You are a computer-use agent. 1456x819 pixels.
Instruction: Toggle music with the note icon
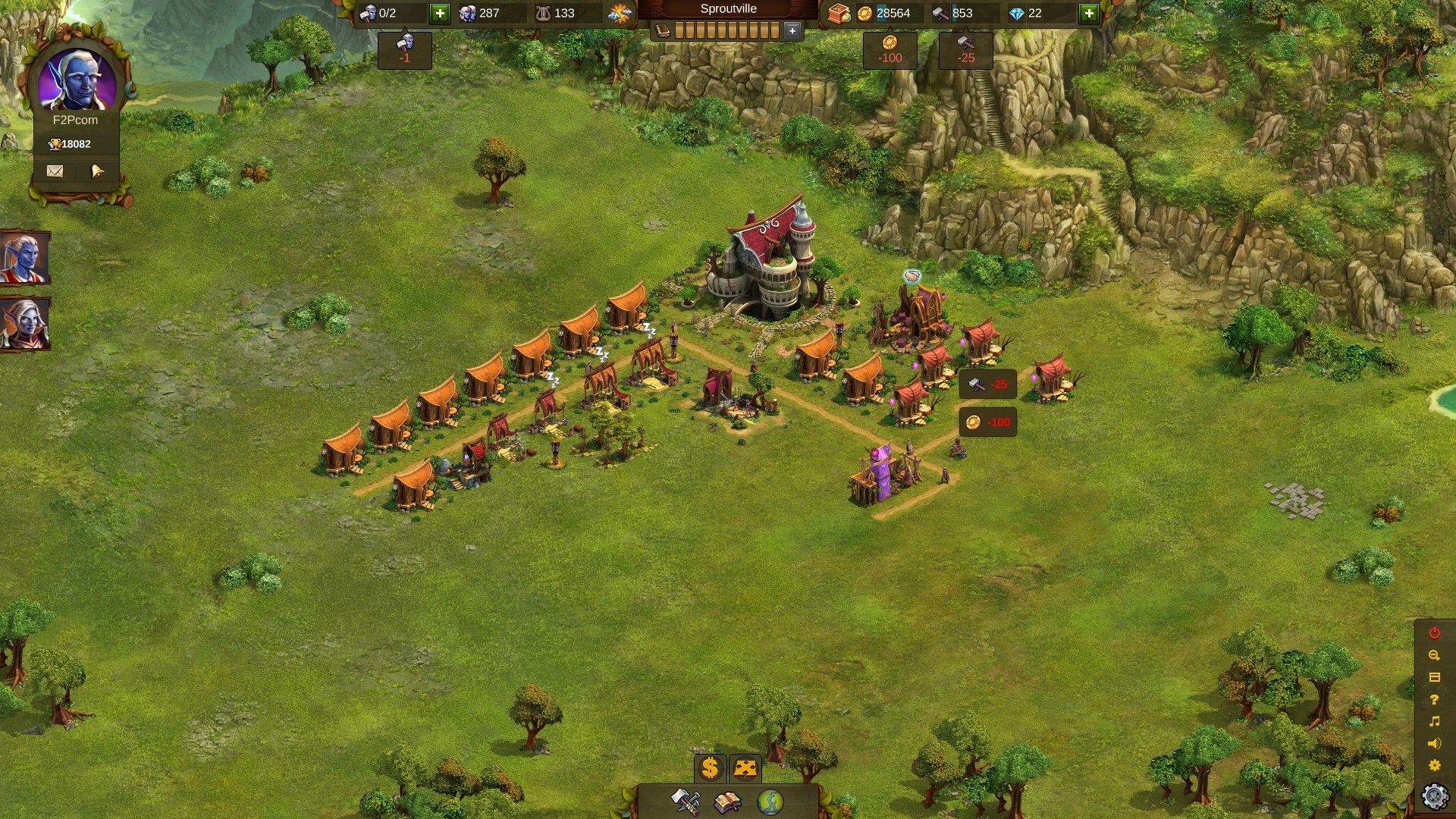(1434, 721)
